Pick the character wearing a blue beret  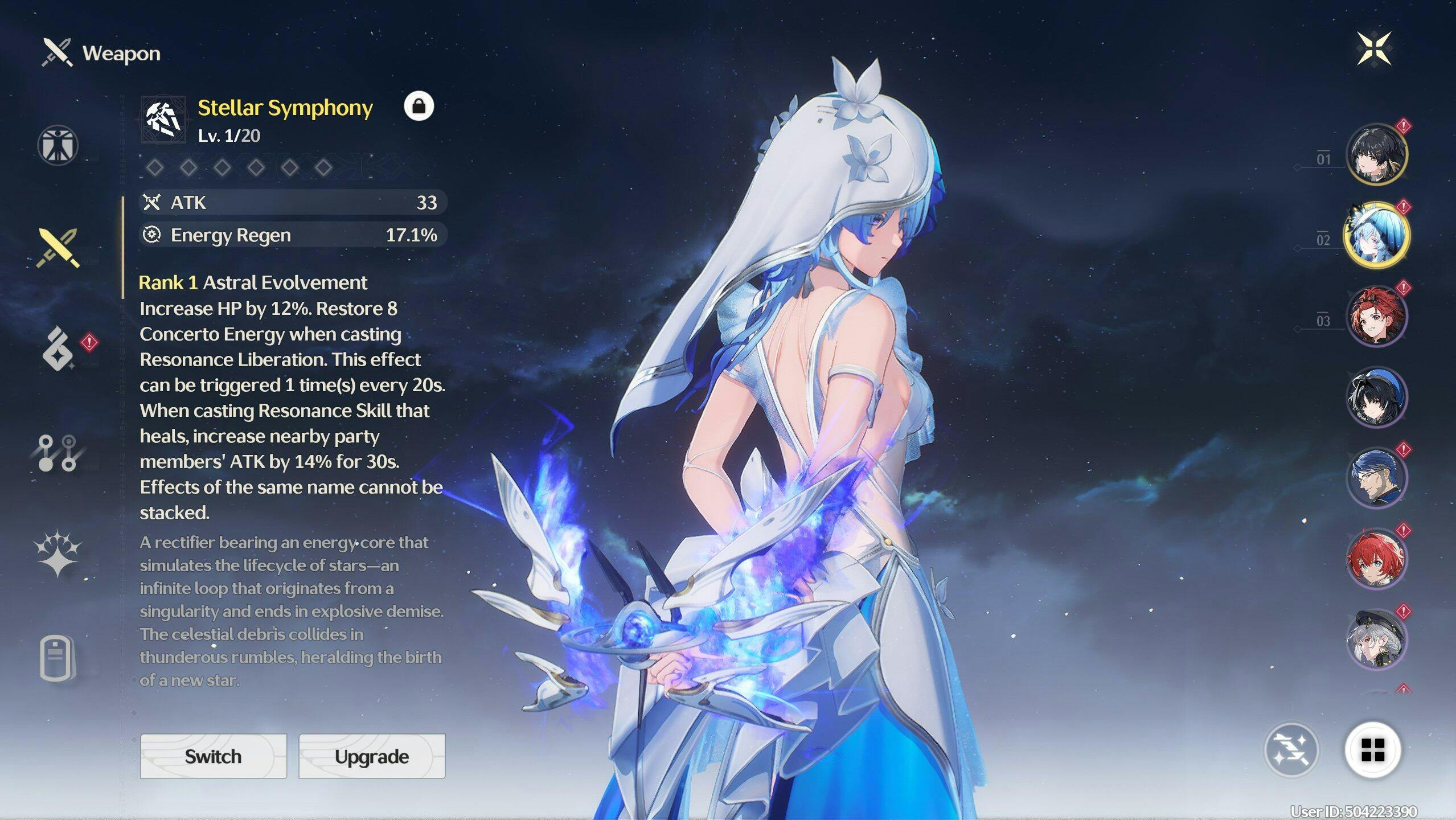point(1376,397)
